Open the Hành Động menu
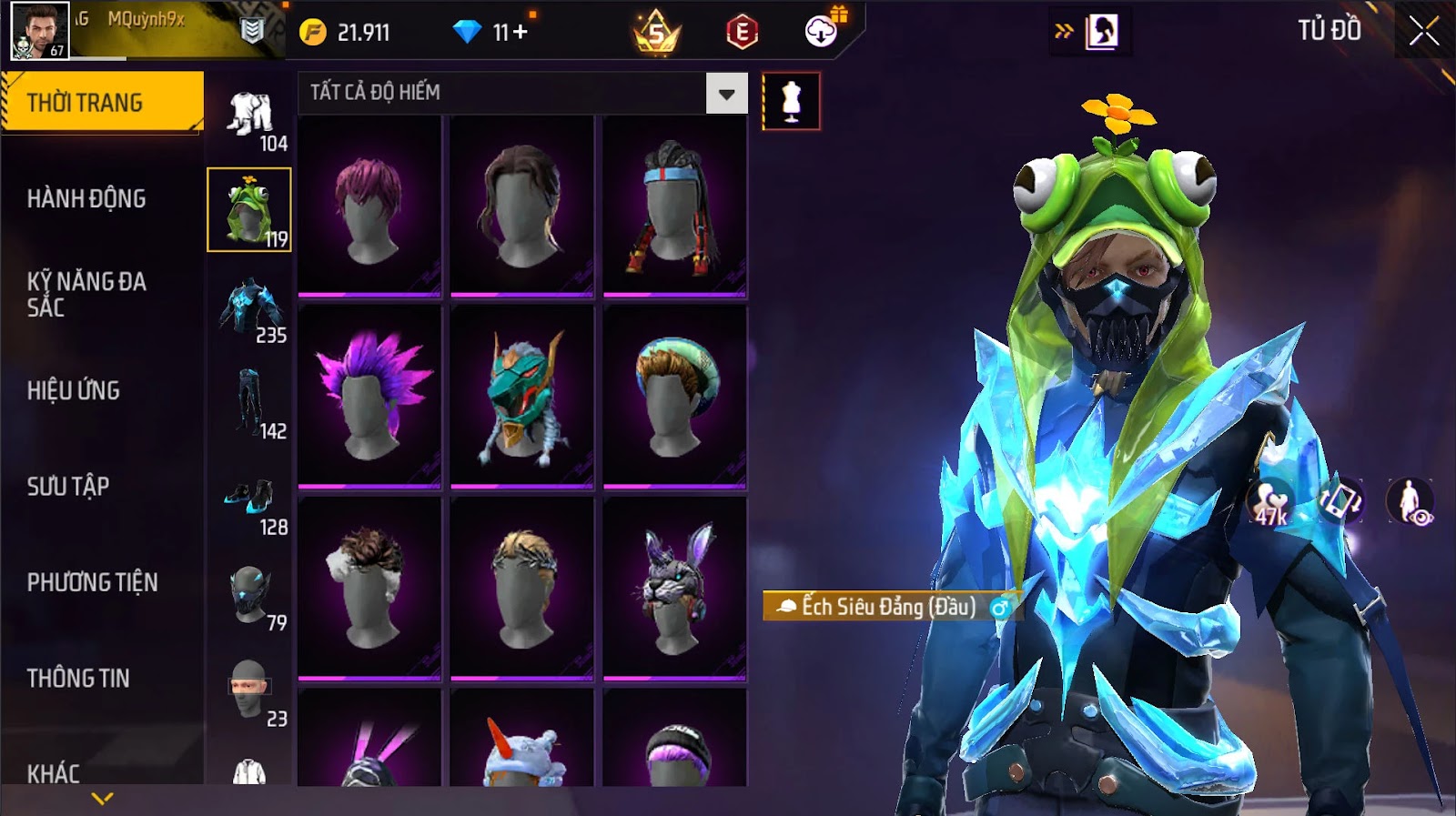 [86, 198]
